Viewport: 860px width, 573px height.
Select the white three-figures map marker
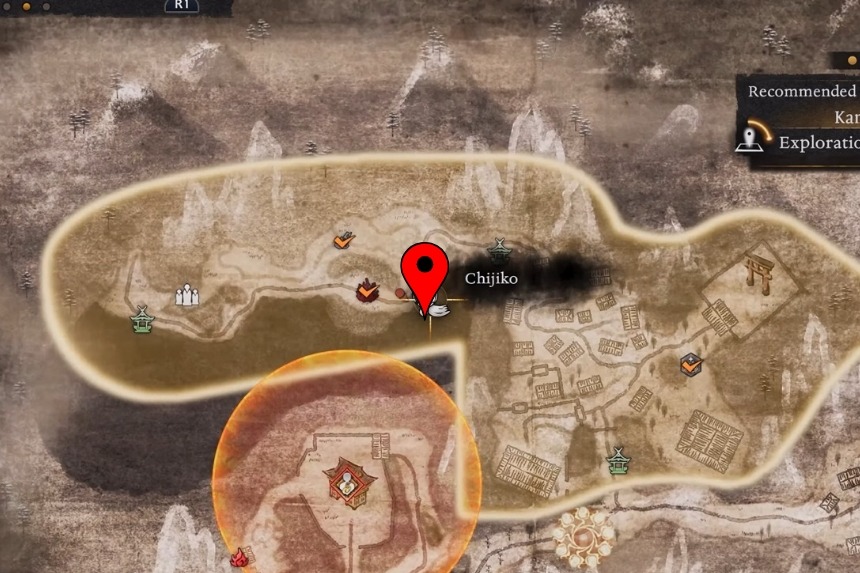pyautogui.click(x=187, y=296)
